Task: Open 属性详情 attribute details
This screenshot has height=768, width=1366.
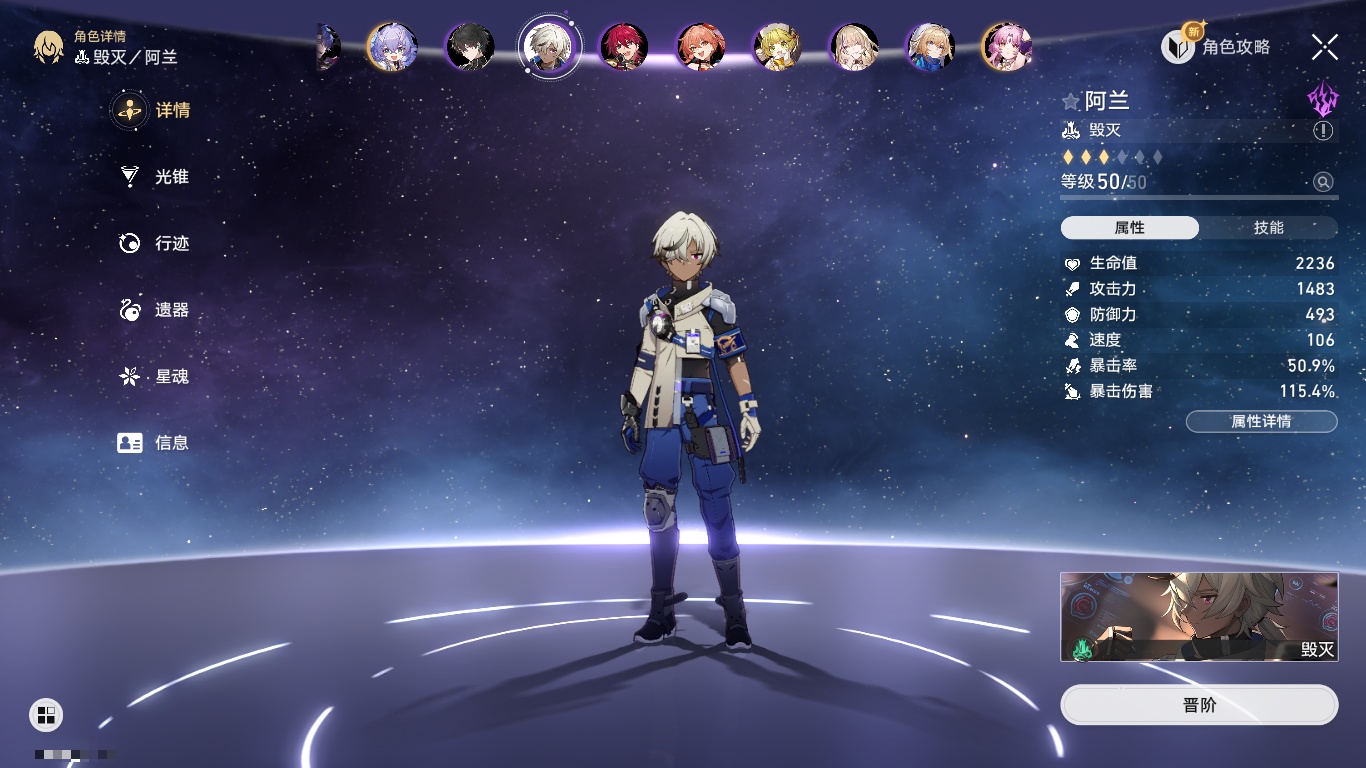Action: click(x=1261, y=422)
